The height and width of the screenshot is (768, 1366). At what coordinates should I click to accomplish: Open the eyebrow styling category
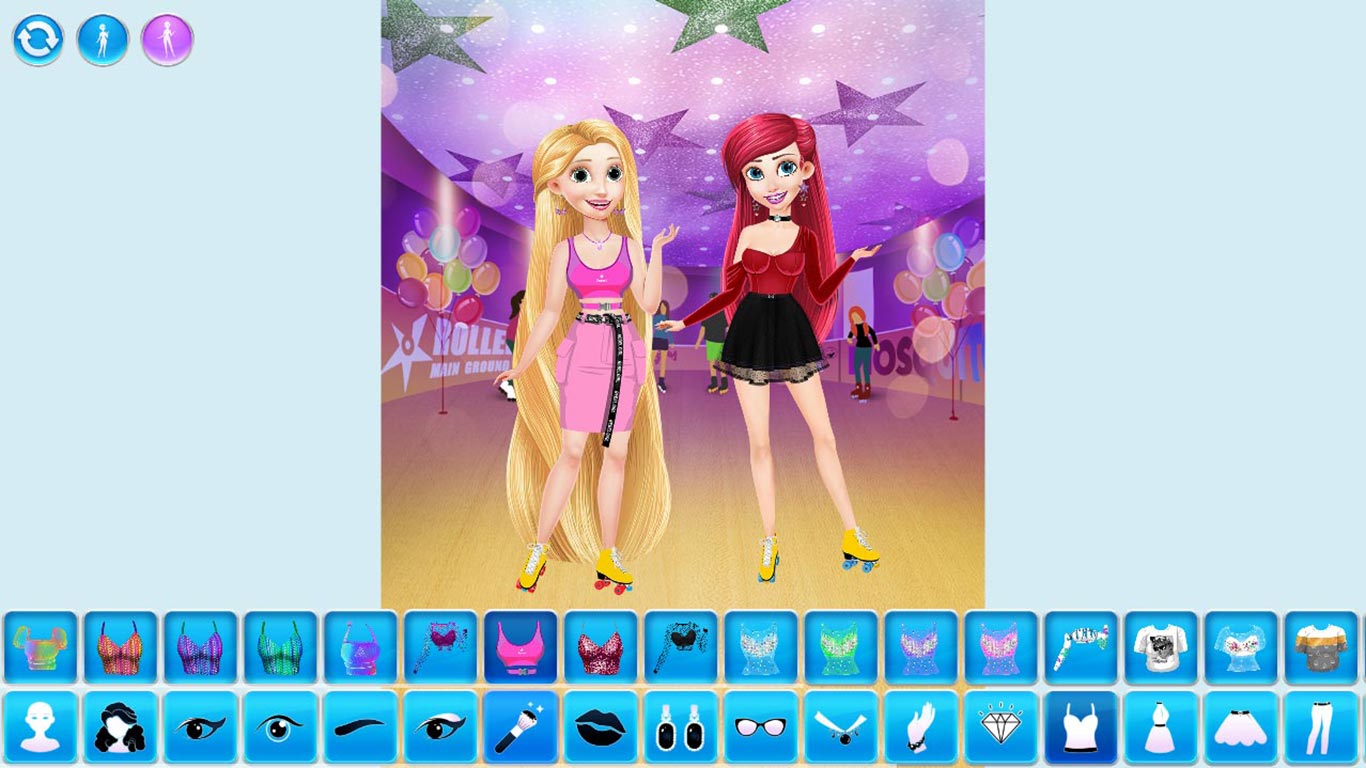(x=360, y=730)
